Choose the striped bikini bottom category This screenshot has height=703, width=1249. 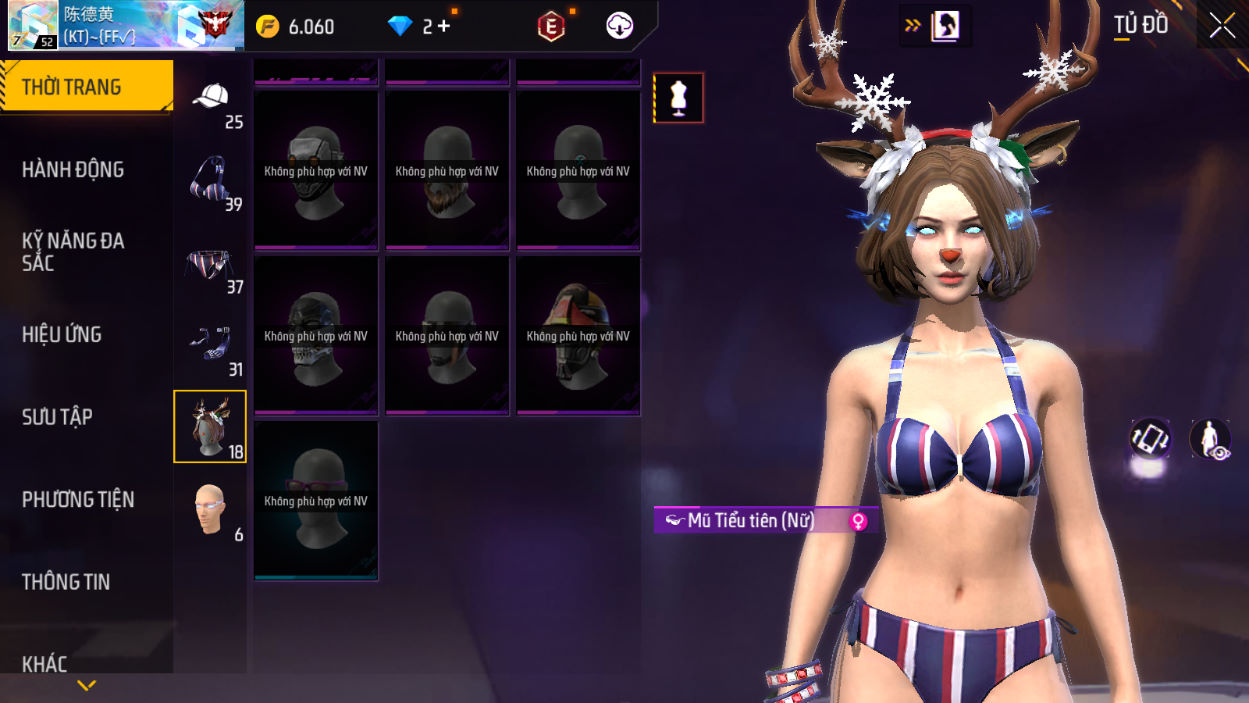tap(210, 264)
